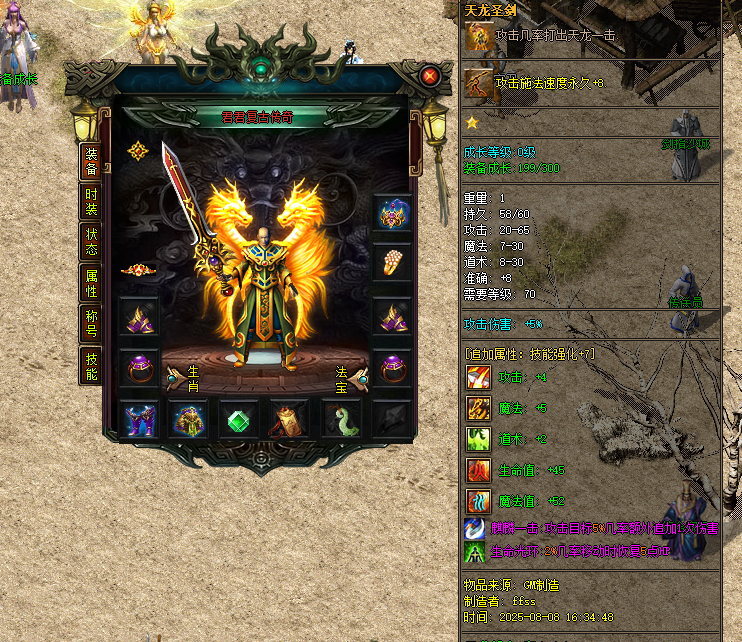Close the character equipment window
This screenshot has width=742, height=642.
pos(430,76)
